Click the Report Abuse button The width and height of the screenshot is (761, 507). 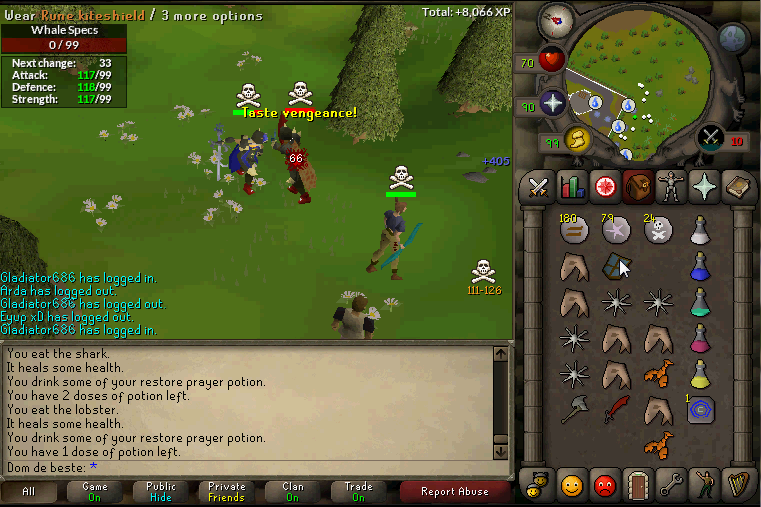coord(455,491)
